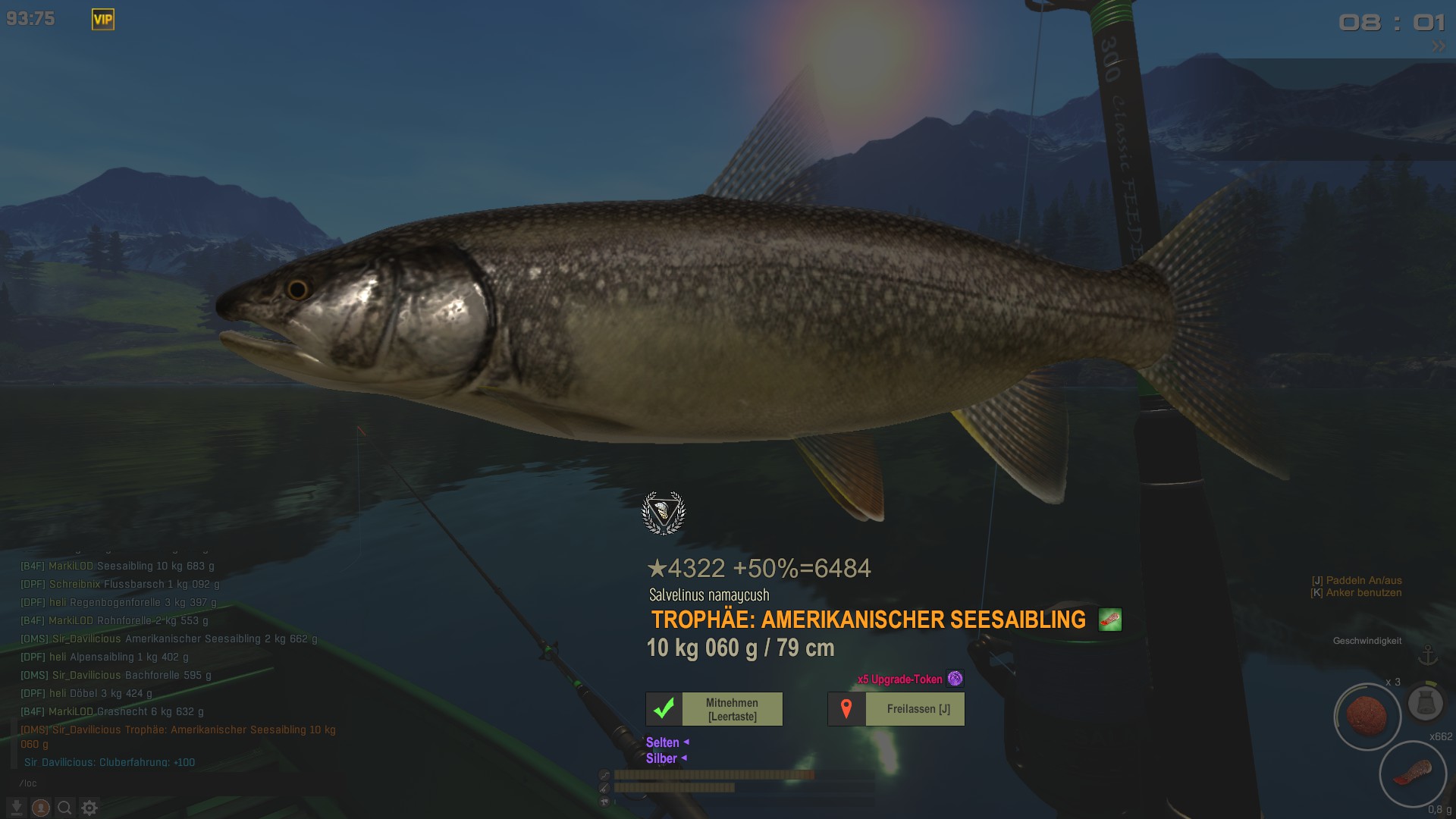Image resolution: width=1456 pixels, height=819 pixels.
Task: Keep the fish with the Mitnehmen button
Action: [x=714, y=709]
